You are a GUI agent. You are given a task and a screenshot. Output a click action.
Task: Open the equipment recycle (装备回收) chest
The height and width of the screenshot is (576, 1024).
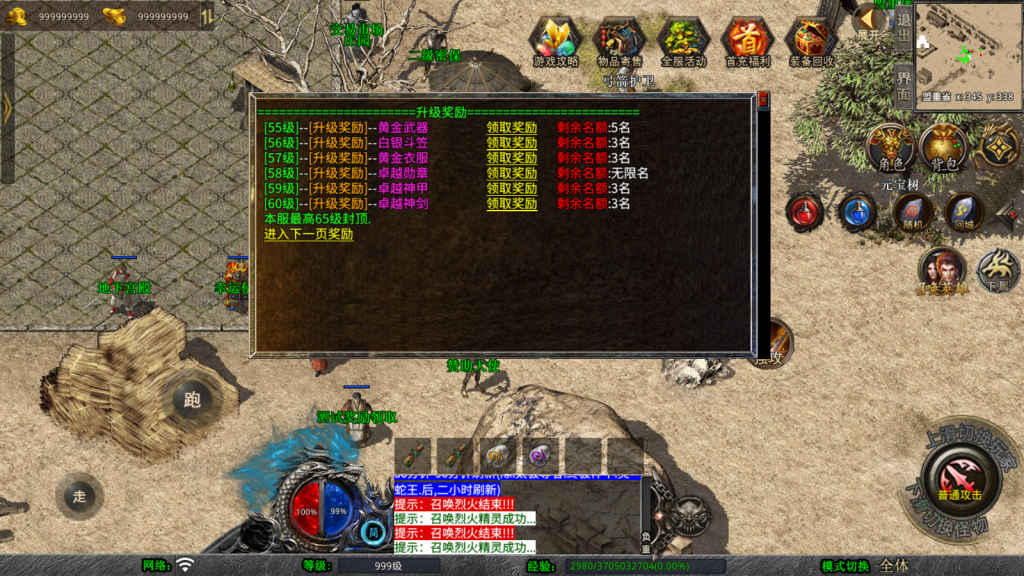tap(811, 42)
